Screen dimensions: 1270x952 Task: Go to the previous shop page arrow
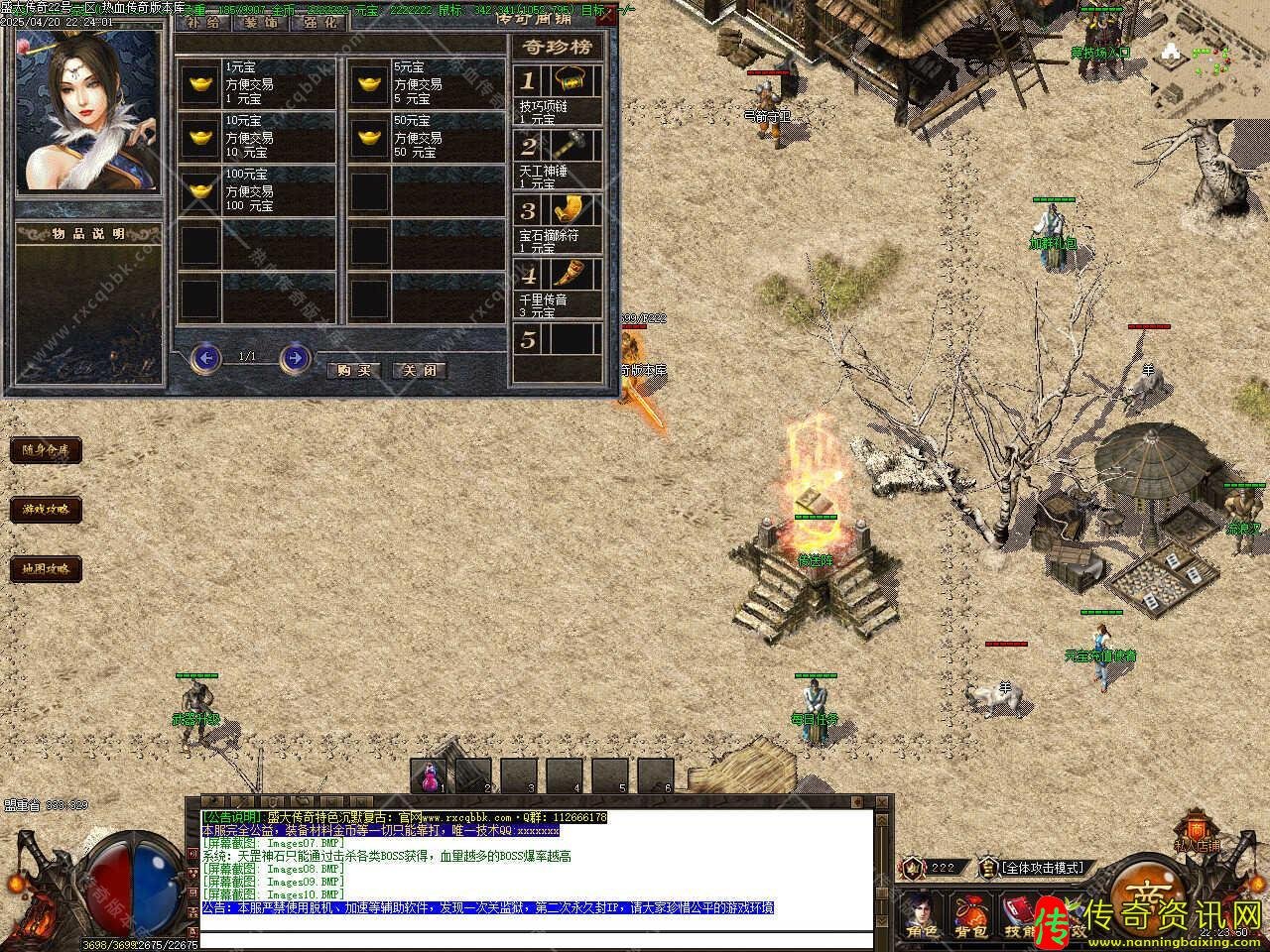click(205, 357)
